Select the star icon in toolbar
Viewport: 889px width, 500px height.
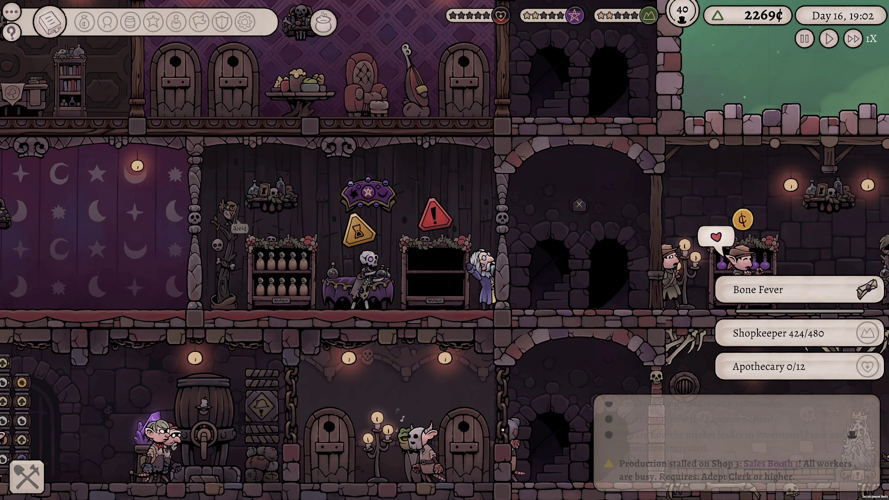(153, 22)
